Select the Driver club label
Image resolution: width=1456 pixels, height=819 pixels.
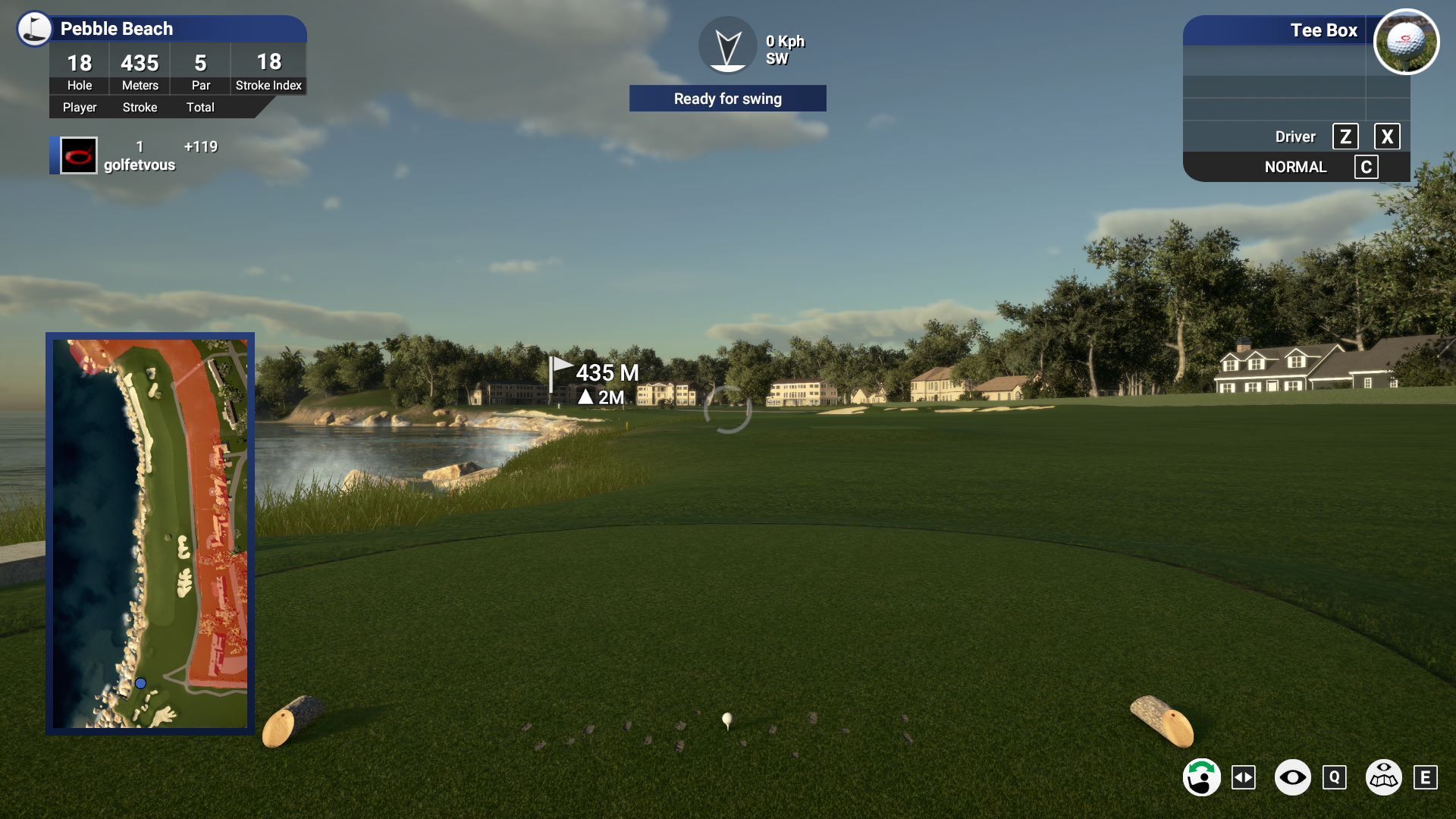pyautogui.click(x=1294, y=137)
